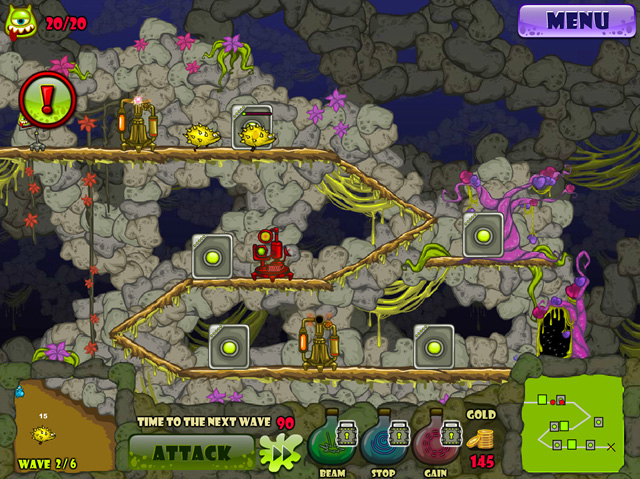Image resolution: width=640 pixels, height=479 pixels.
Task: Select the locked red Gain potion
Action: [x=442, y=437]
